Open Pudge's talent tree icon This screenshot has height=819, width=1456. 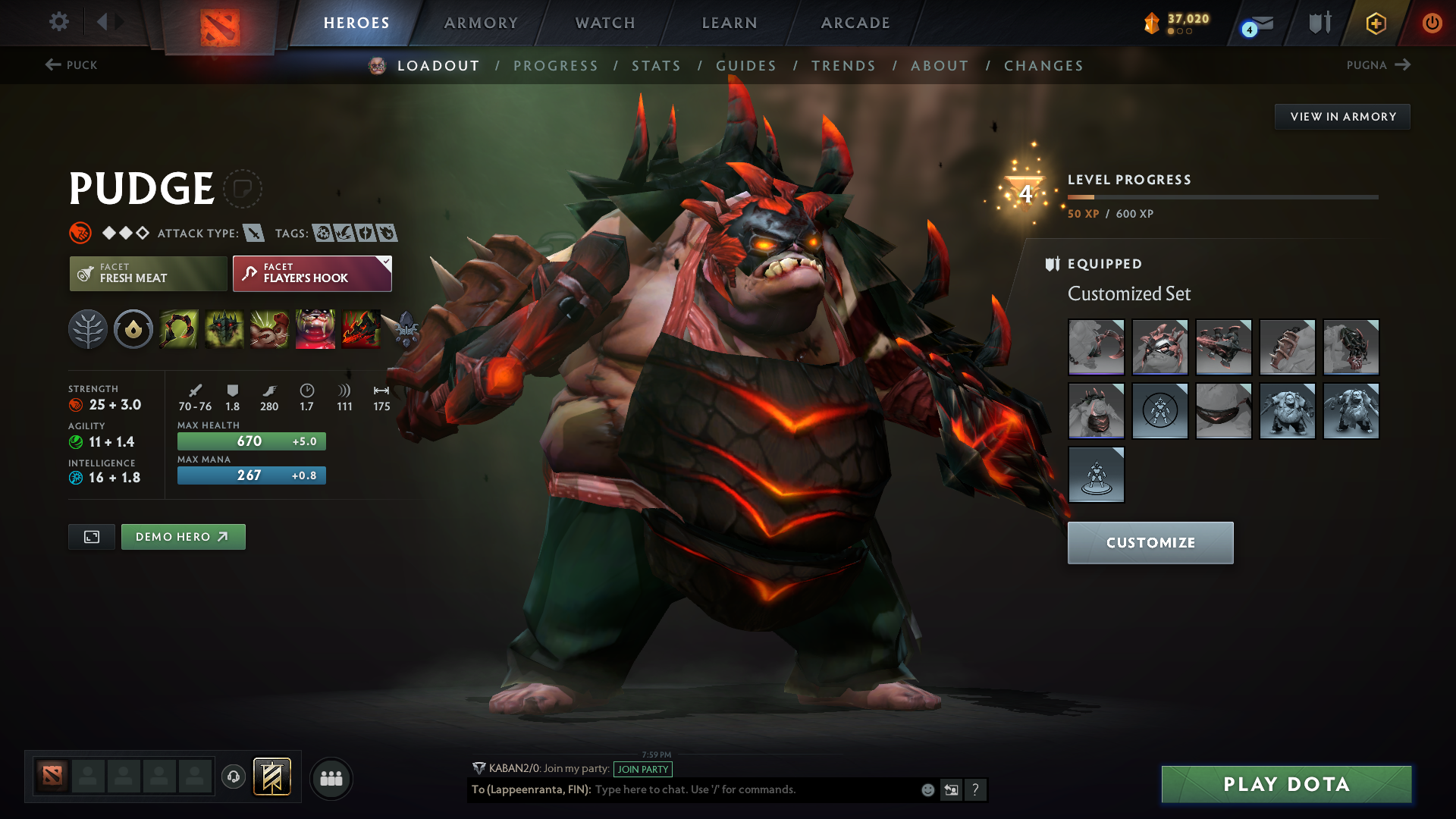pos(87,329)
